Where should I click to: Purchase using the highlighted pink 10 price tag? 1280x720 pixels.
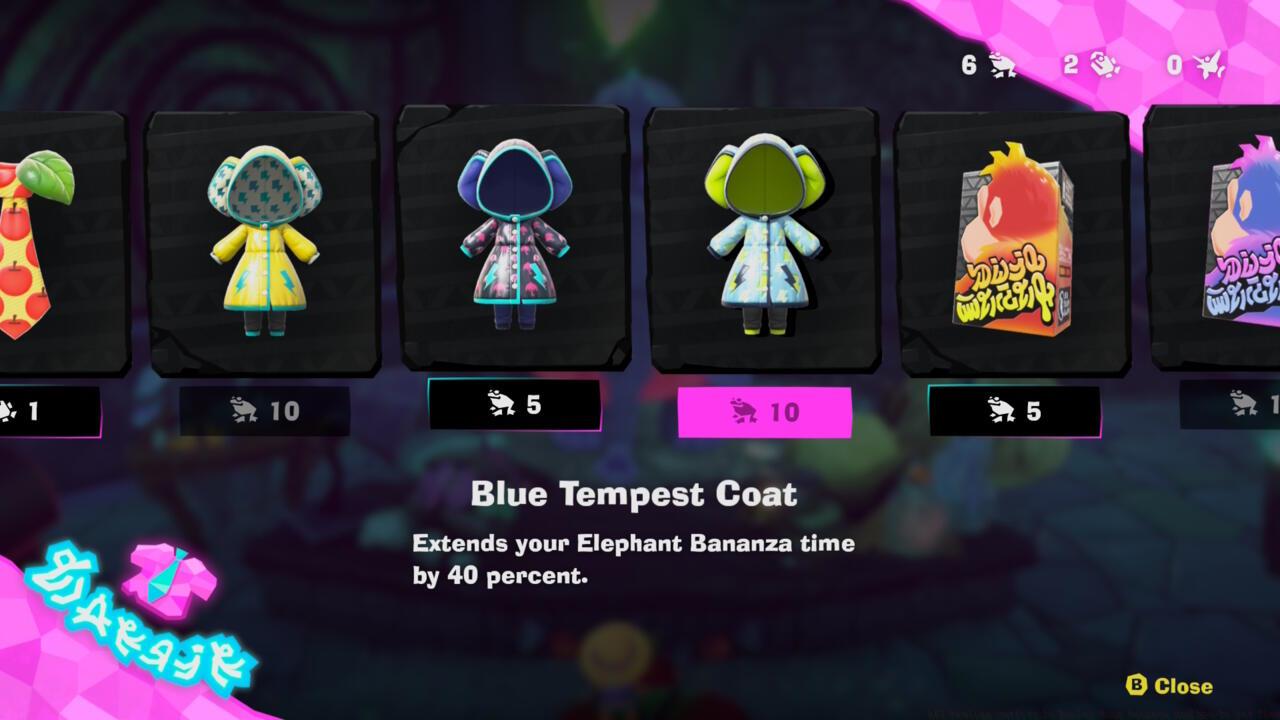point(765,408)
